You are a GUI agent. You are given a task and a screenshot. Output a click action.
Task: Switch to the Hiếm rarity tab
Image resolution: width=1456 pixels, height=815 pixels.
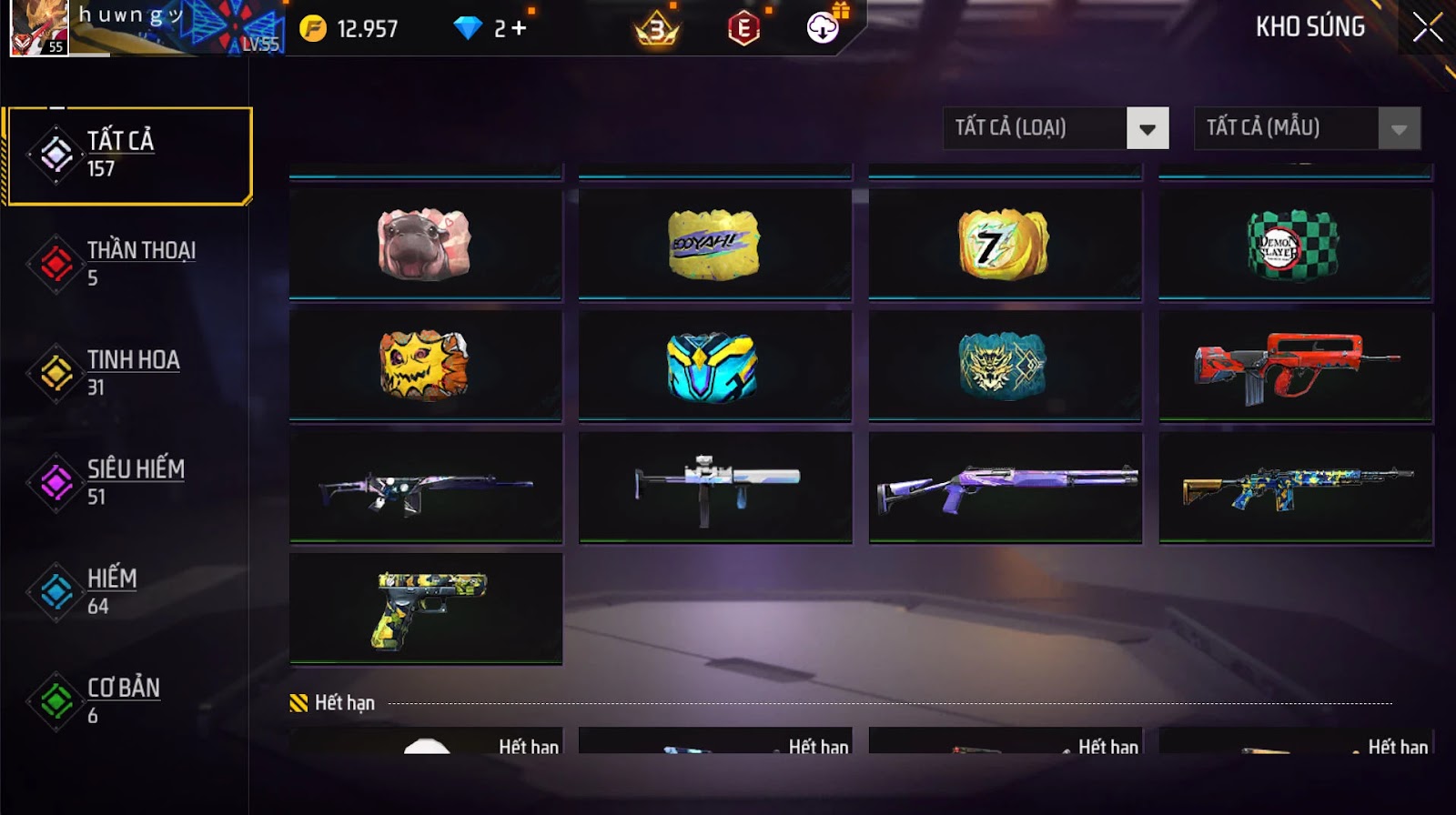pos(127,591)
